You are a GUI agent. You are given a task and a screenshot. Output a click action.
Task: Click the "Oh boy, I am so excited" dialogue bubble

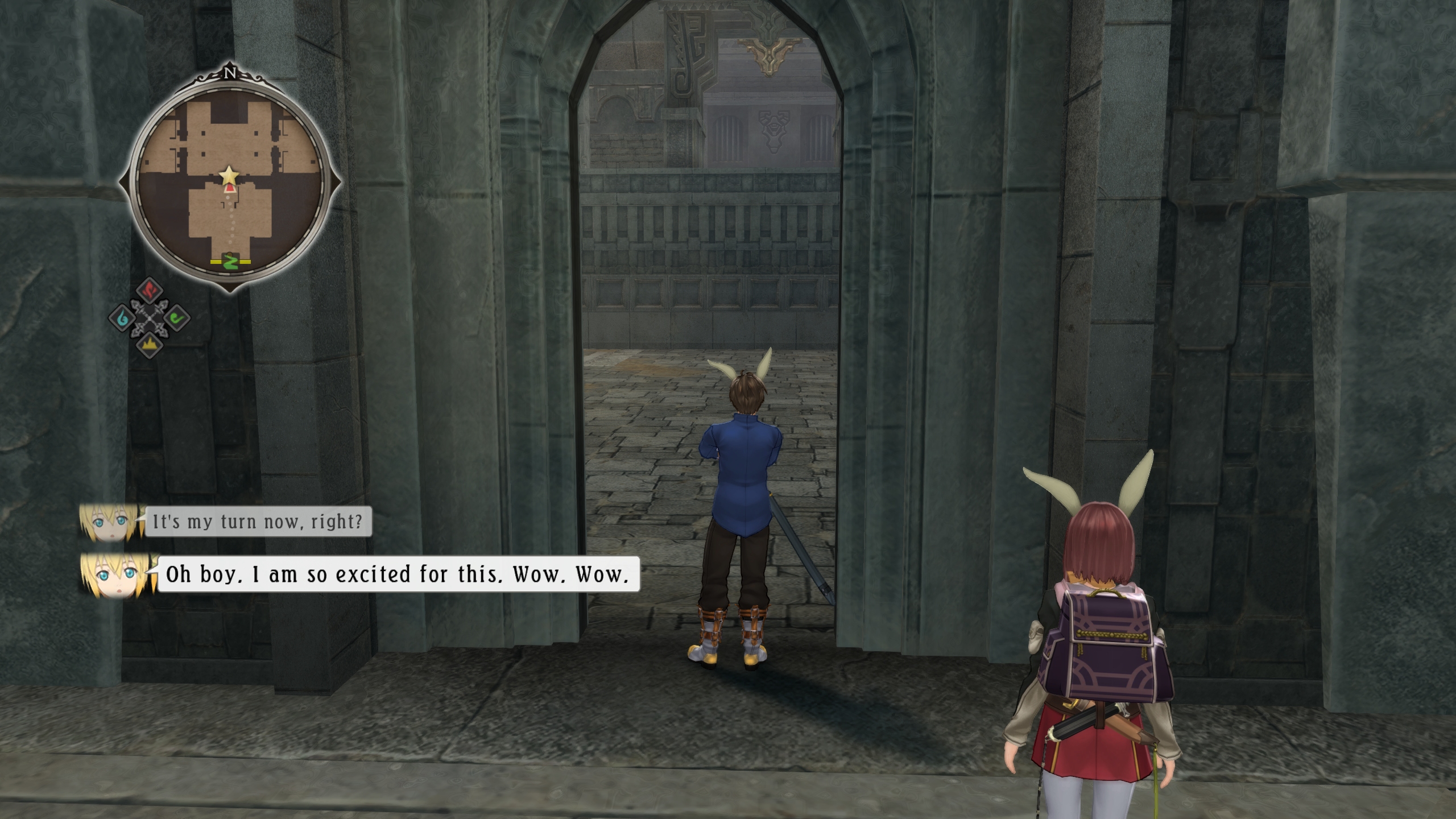point(398,574)
